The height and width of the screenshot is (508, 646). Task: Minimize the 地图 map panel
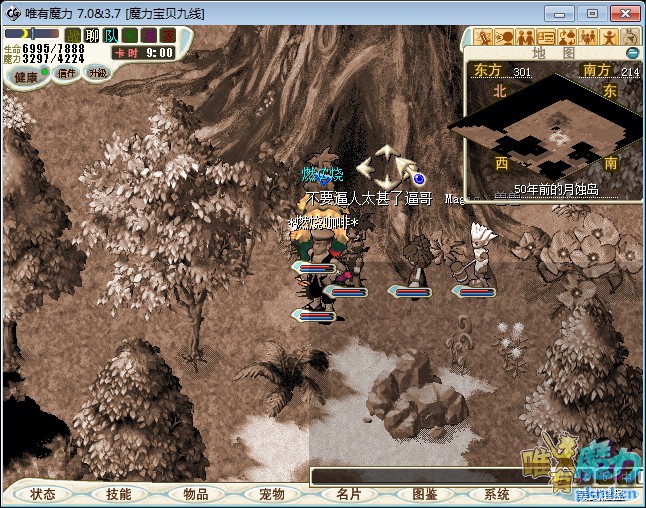(632, 52)
